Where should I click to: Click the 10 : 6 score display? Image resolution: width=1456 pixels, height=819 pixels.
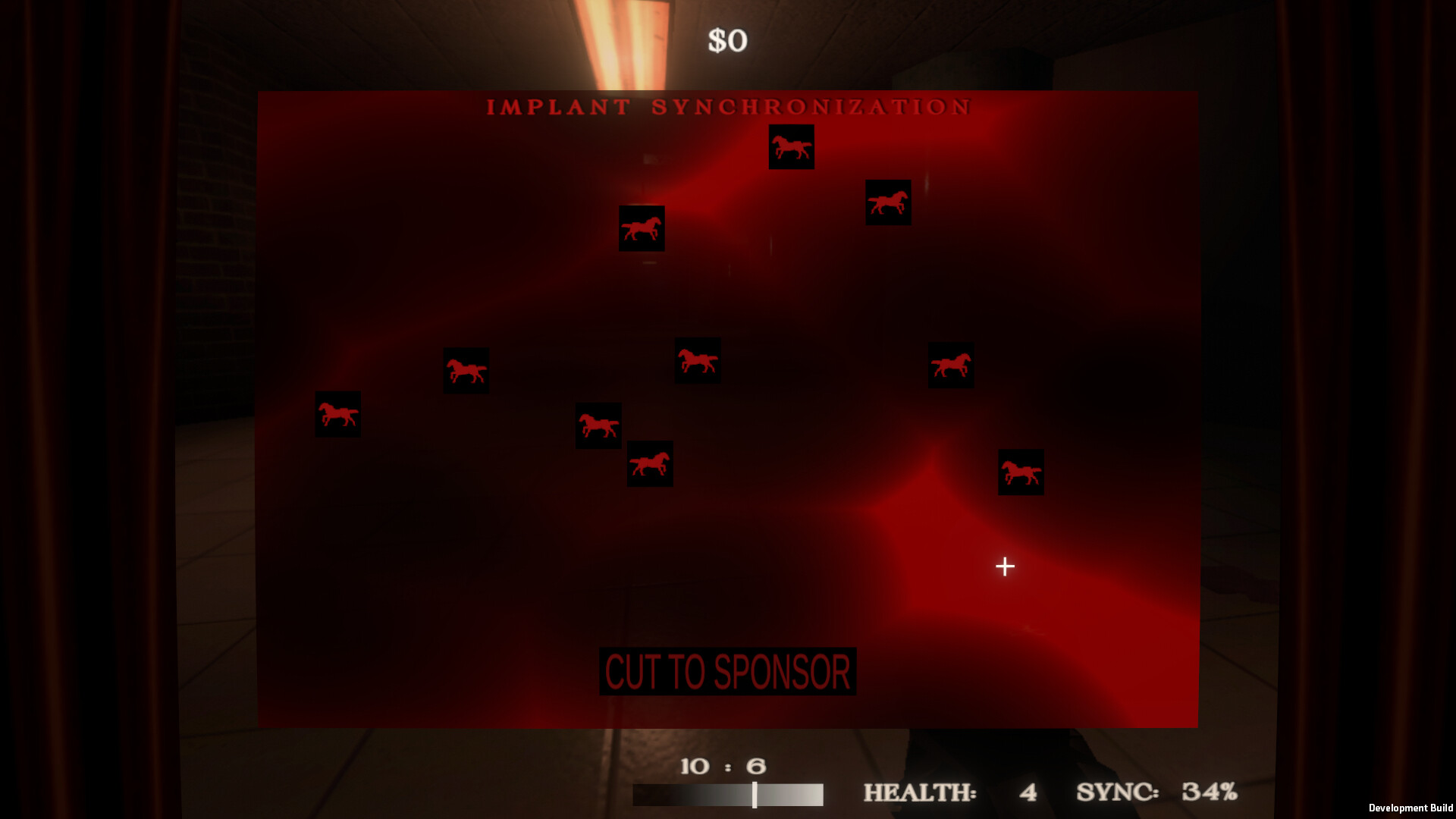tap(723, 766)
